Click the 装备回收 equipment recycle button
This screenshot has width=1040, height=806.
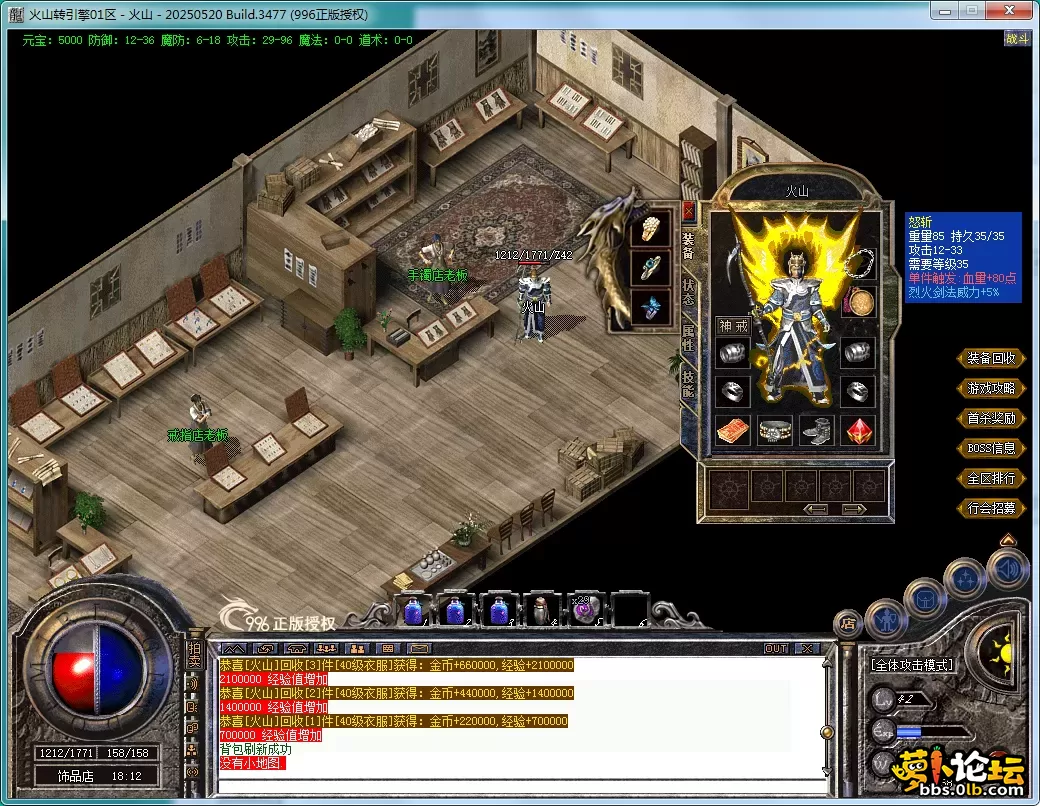[x=991, y=358]
